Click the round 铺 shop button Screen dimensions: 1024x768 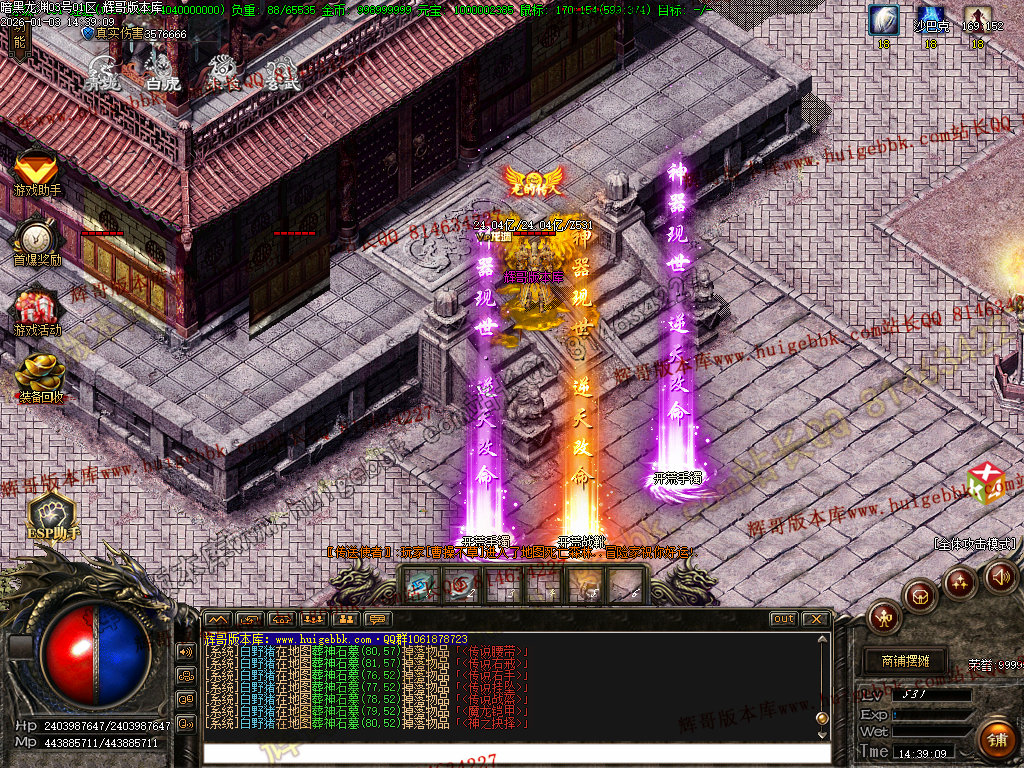[995, 739]
